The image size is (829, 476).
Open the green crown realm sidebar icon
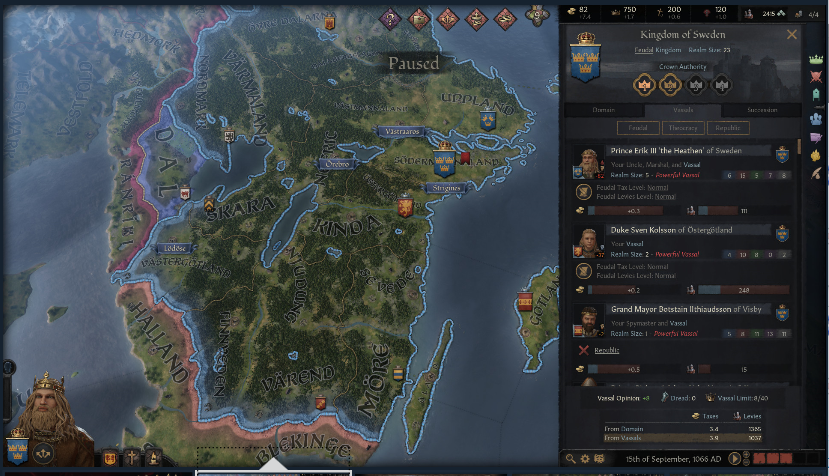(816, 61)
